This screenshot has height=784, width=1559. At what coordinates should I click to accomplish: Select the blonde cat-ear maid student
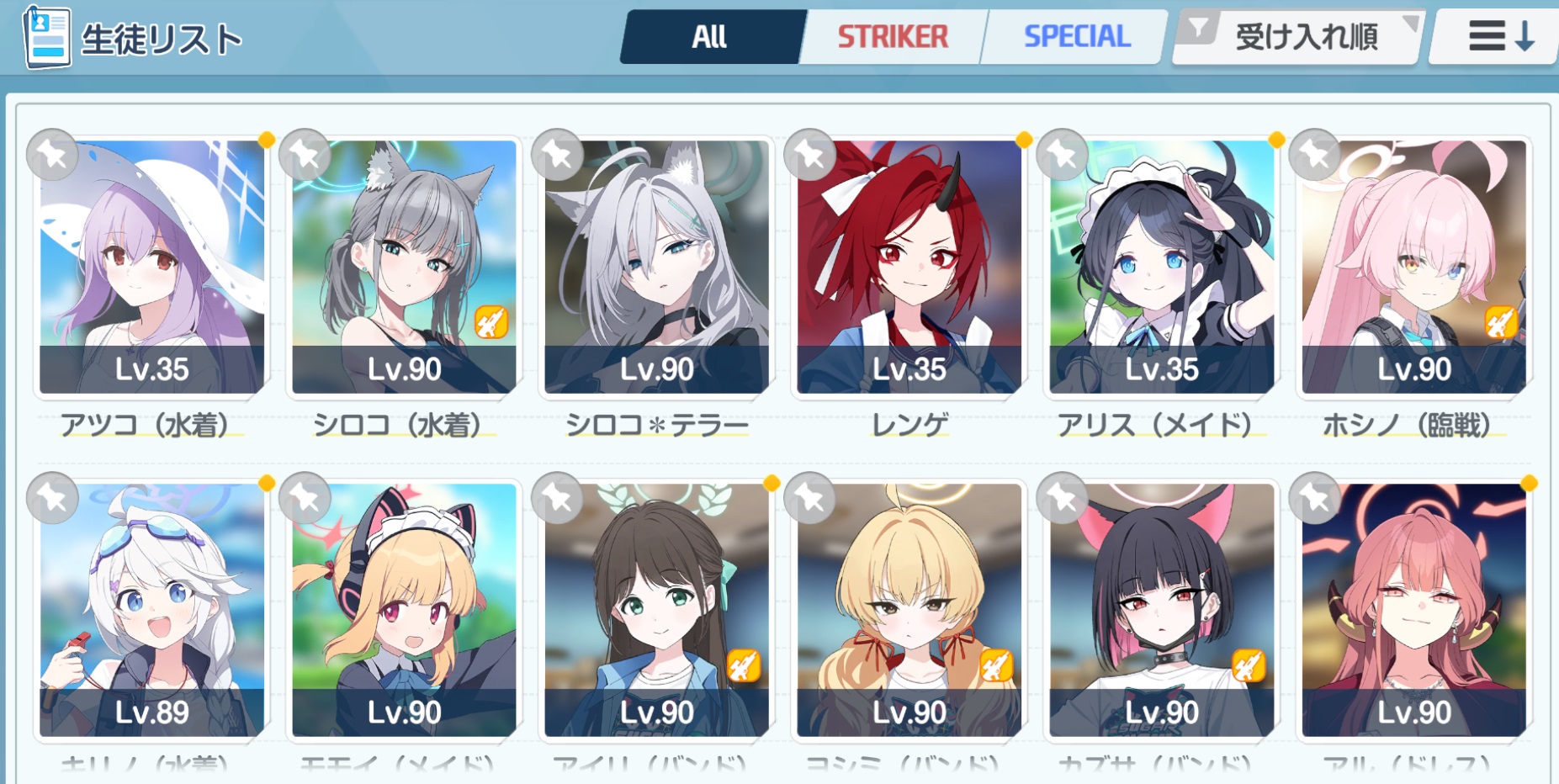pos(405,610)
